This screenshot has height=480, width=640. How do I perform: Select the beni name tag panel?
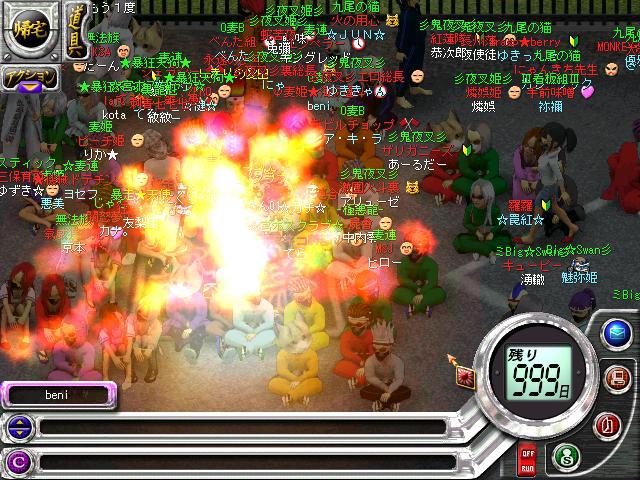(58, 394)
